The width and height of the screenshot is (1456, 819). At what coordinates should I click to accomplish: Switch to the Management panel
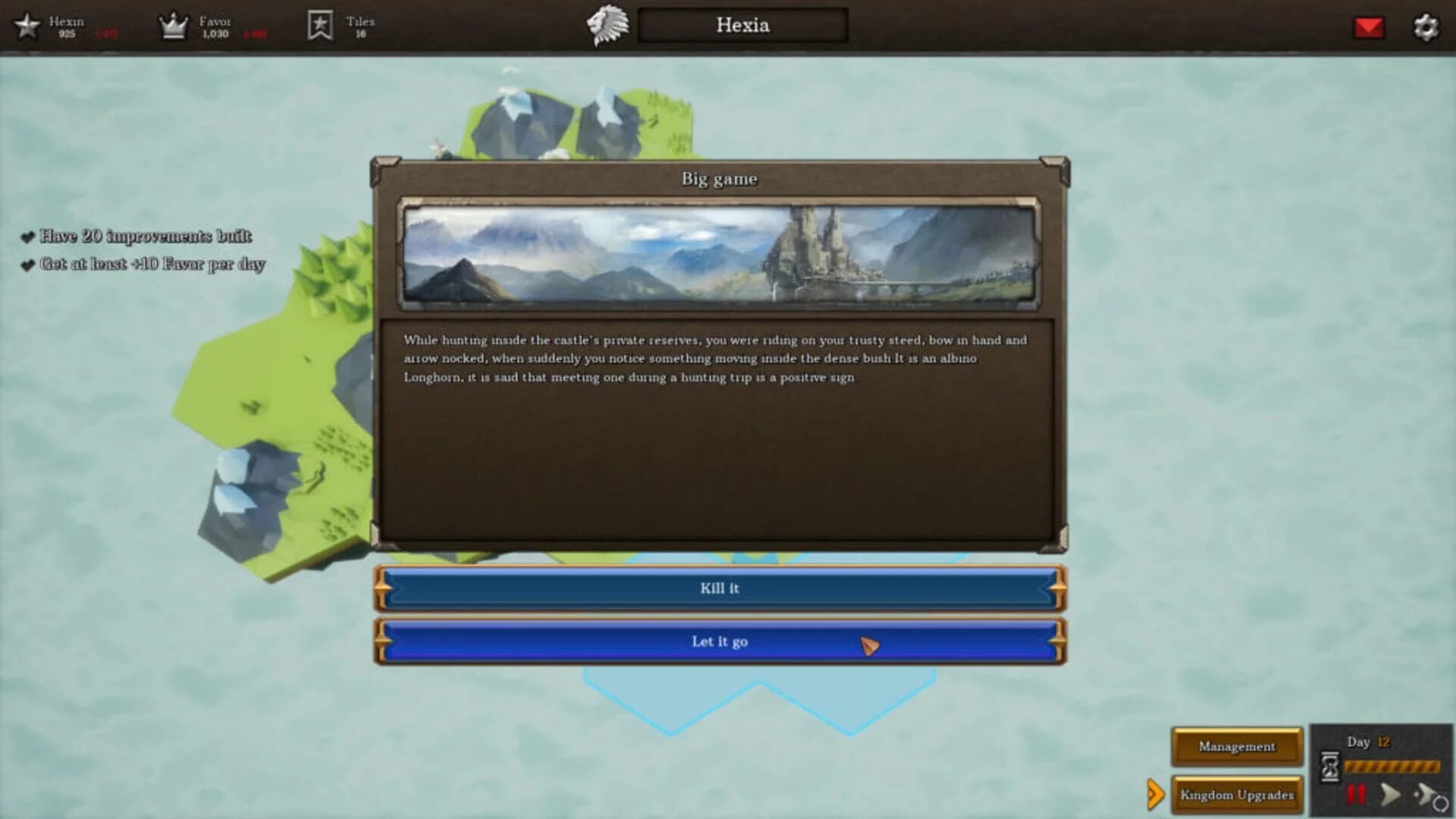[1236, 746]
